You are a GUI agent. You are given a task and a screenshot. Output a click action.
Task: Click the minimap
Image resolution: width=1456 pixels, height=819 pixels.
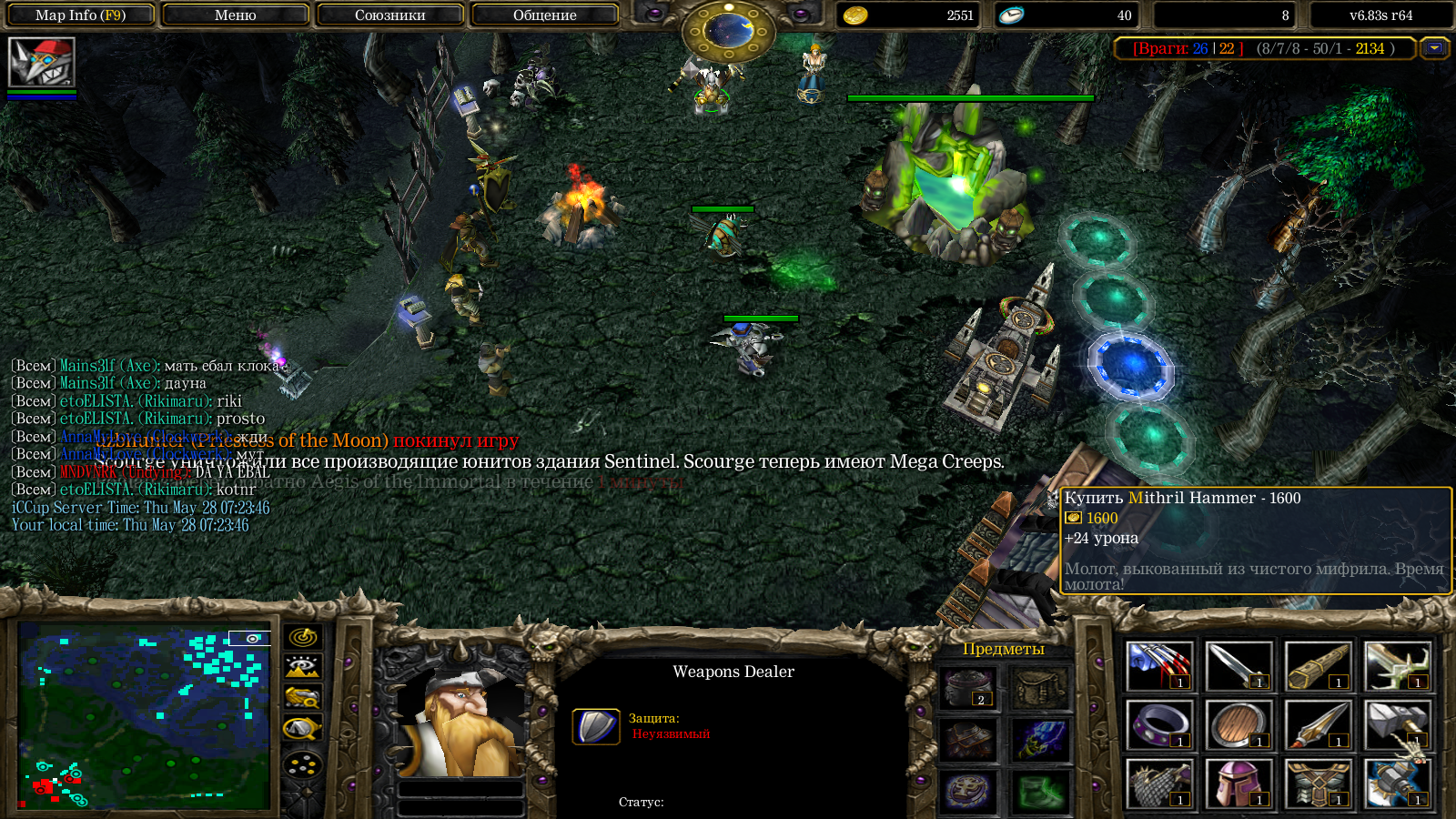144,716
